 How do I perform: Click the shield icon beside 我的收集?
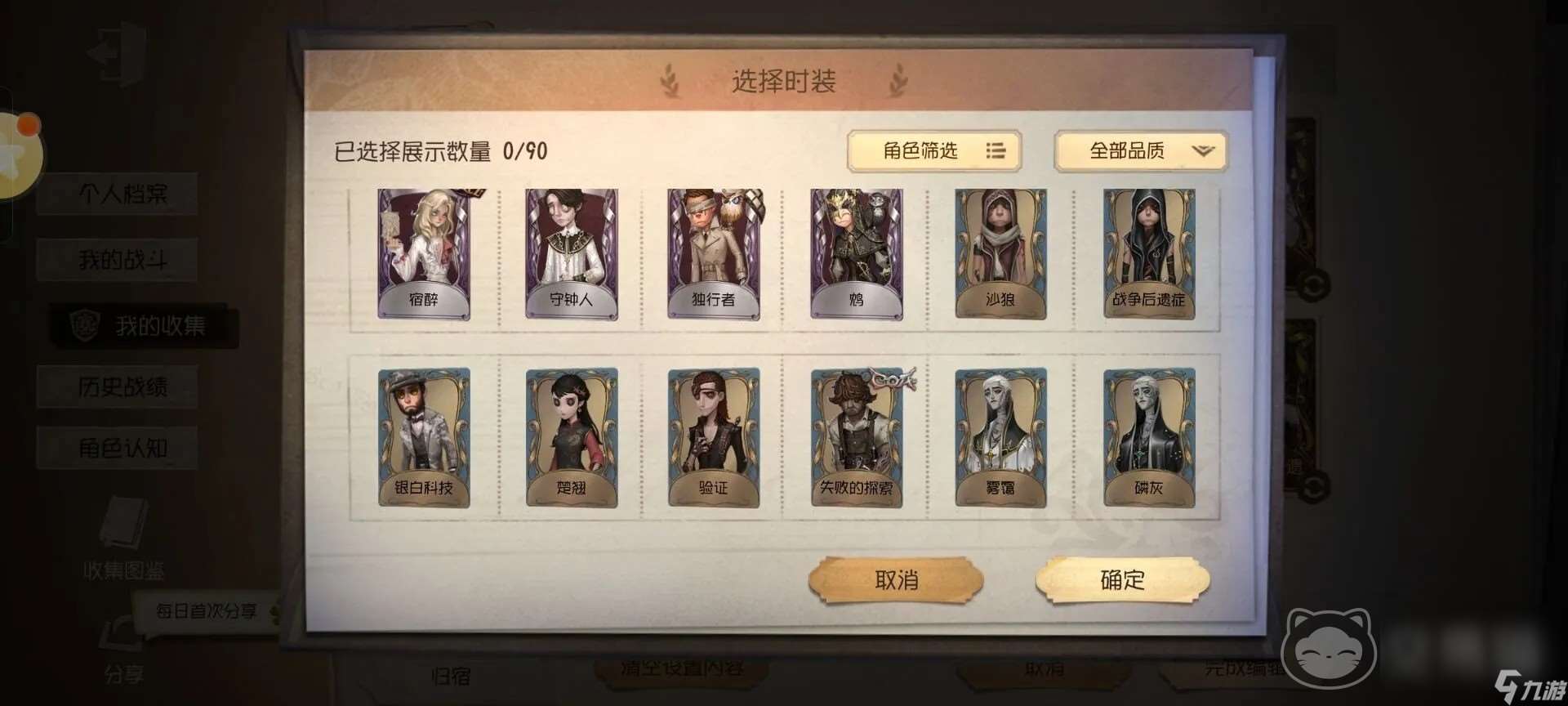click(x=84, y=324)
